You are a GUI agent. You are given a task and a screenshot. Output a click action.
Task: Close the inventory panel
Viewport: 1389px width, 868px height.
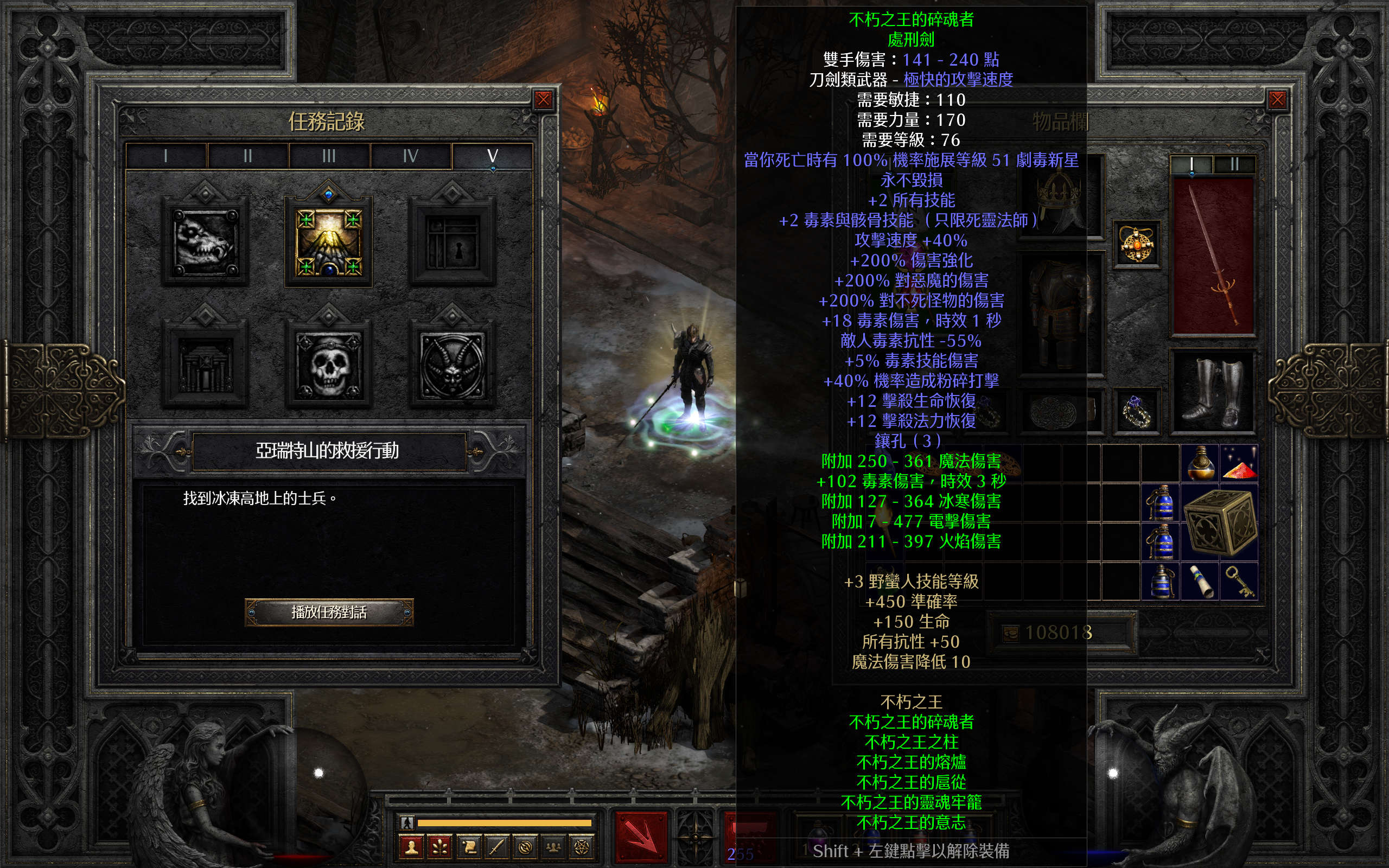click(x=1277, y=100)
